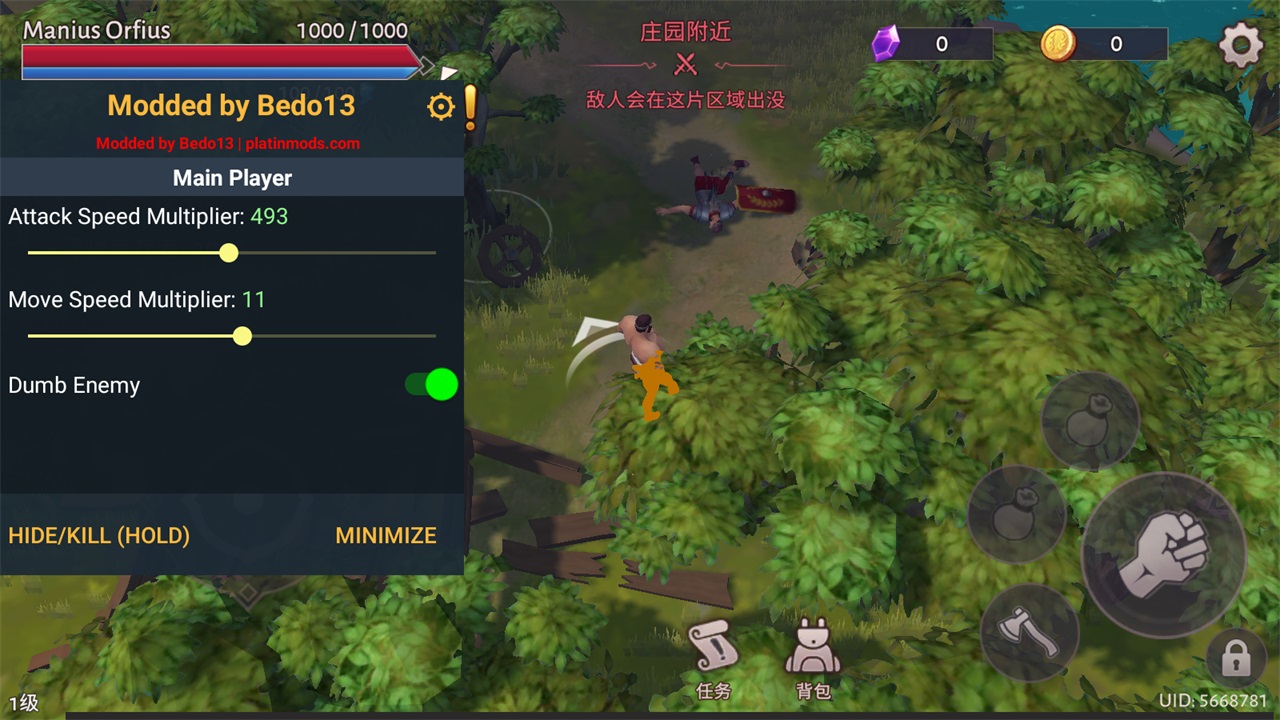Image resolution: width=1280 pixels, height=720 pixels.
Task: Minimize the mod menu
Action: coord(386,535)
